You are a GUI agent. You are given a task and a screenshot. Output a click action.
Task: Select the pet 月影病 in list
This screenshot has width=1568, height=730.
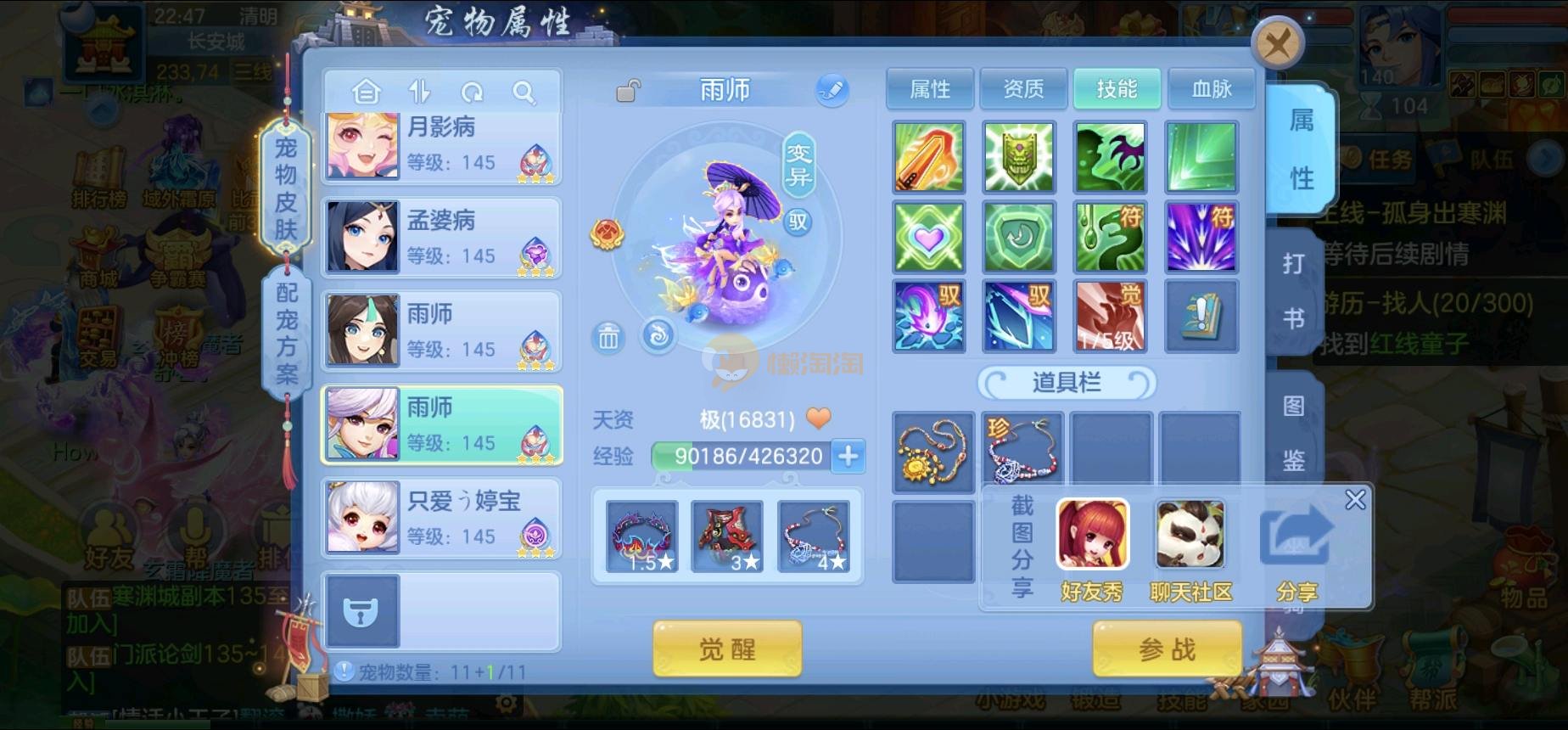(441, 145)
